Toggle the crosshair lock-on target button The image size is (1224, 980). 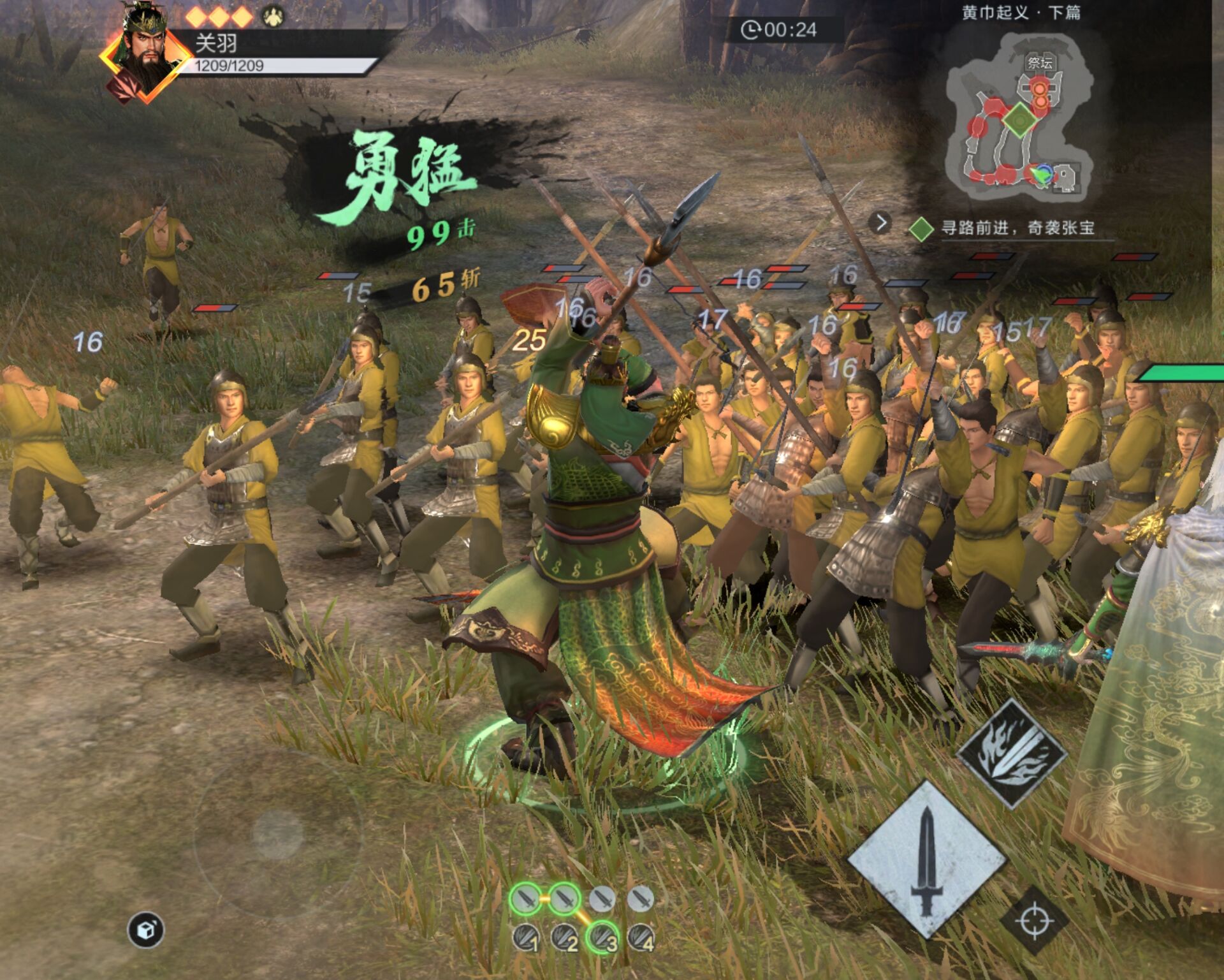coord(1034,921)
